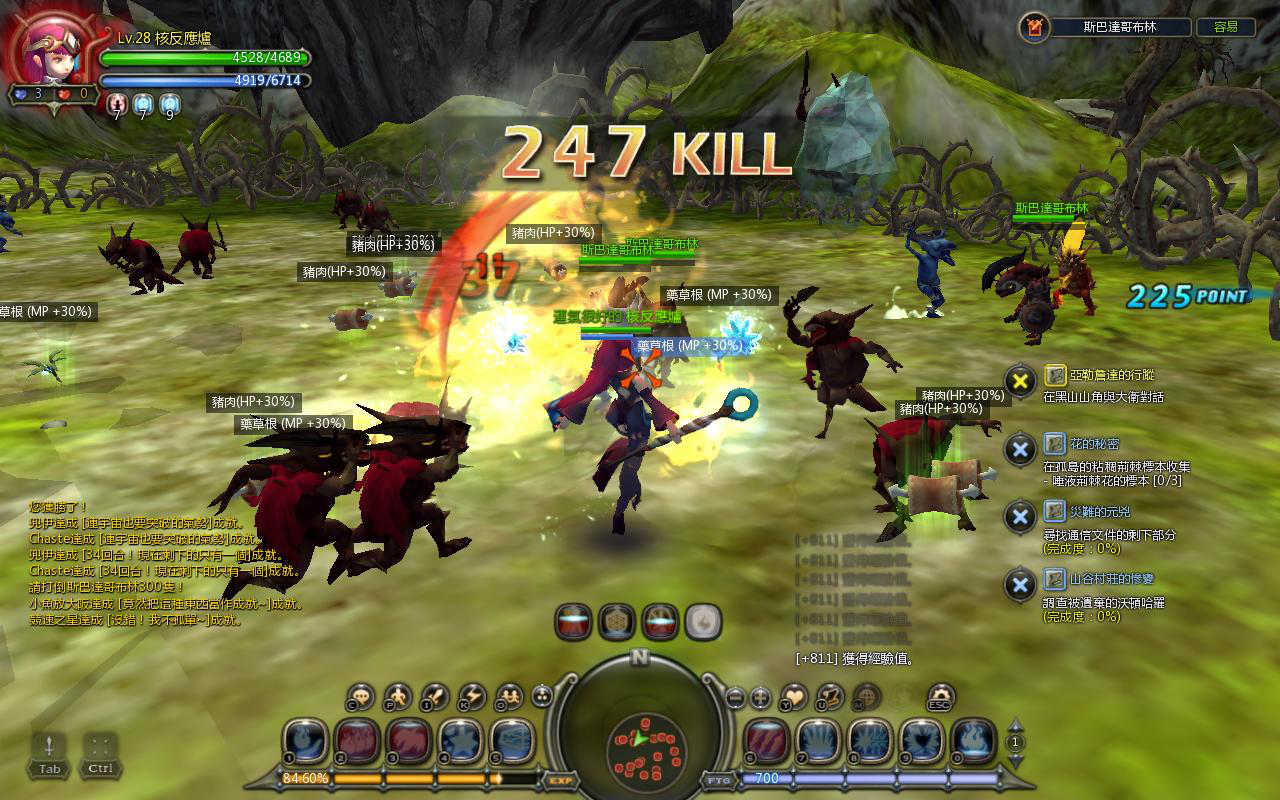The height and width of the screenshot is (800, 1280).
Task: Zoom in the minimap with plus button
Action: coord(760,697)
